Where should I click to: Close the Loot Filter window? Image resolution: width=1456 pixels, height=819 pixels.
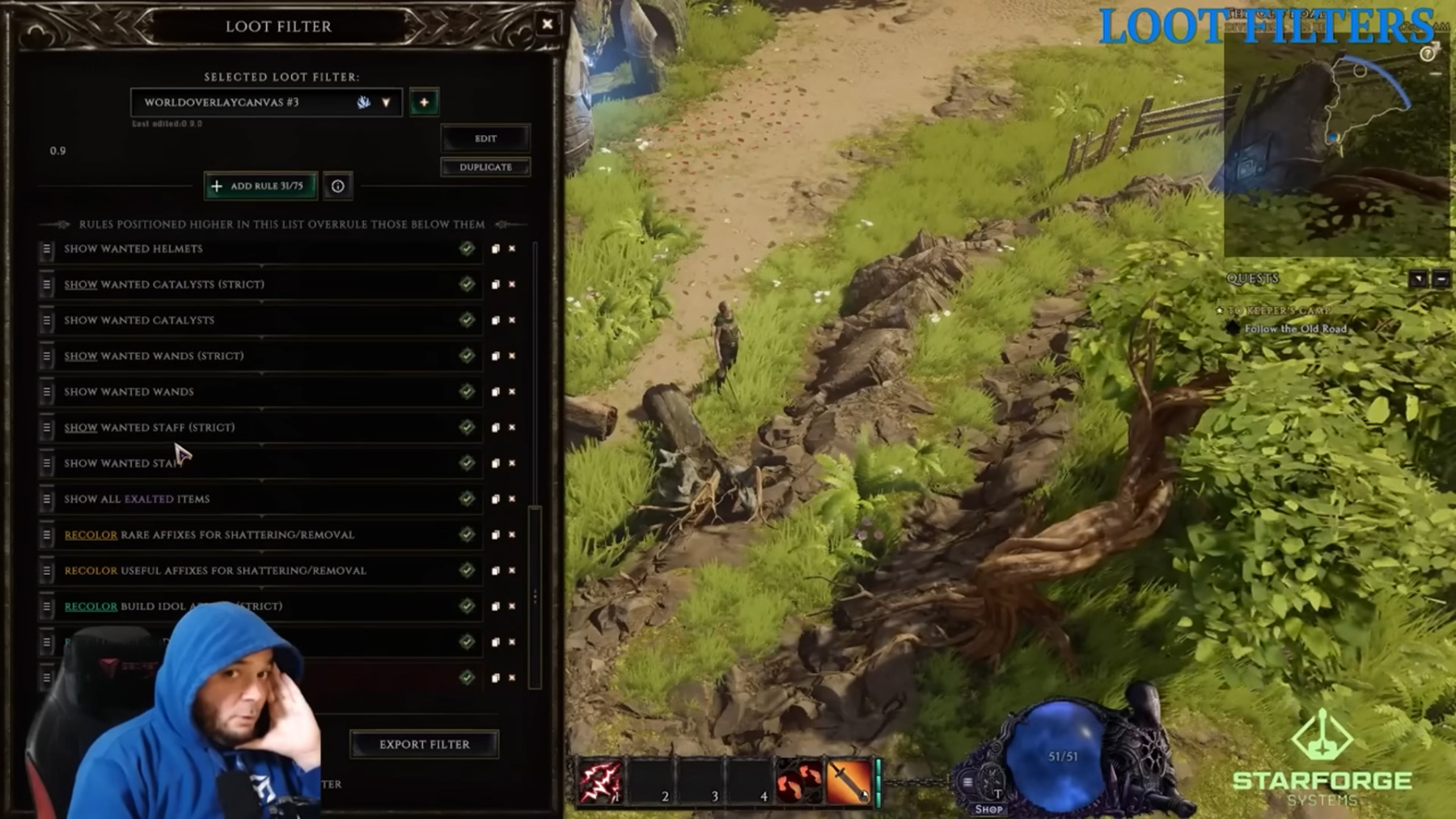tap(548, 24)
